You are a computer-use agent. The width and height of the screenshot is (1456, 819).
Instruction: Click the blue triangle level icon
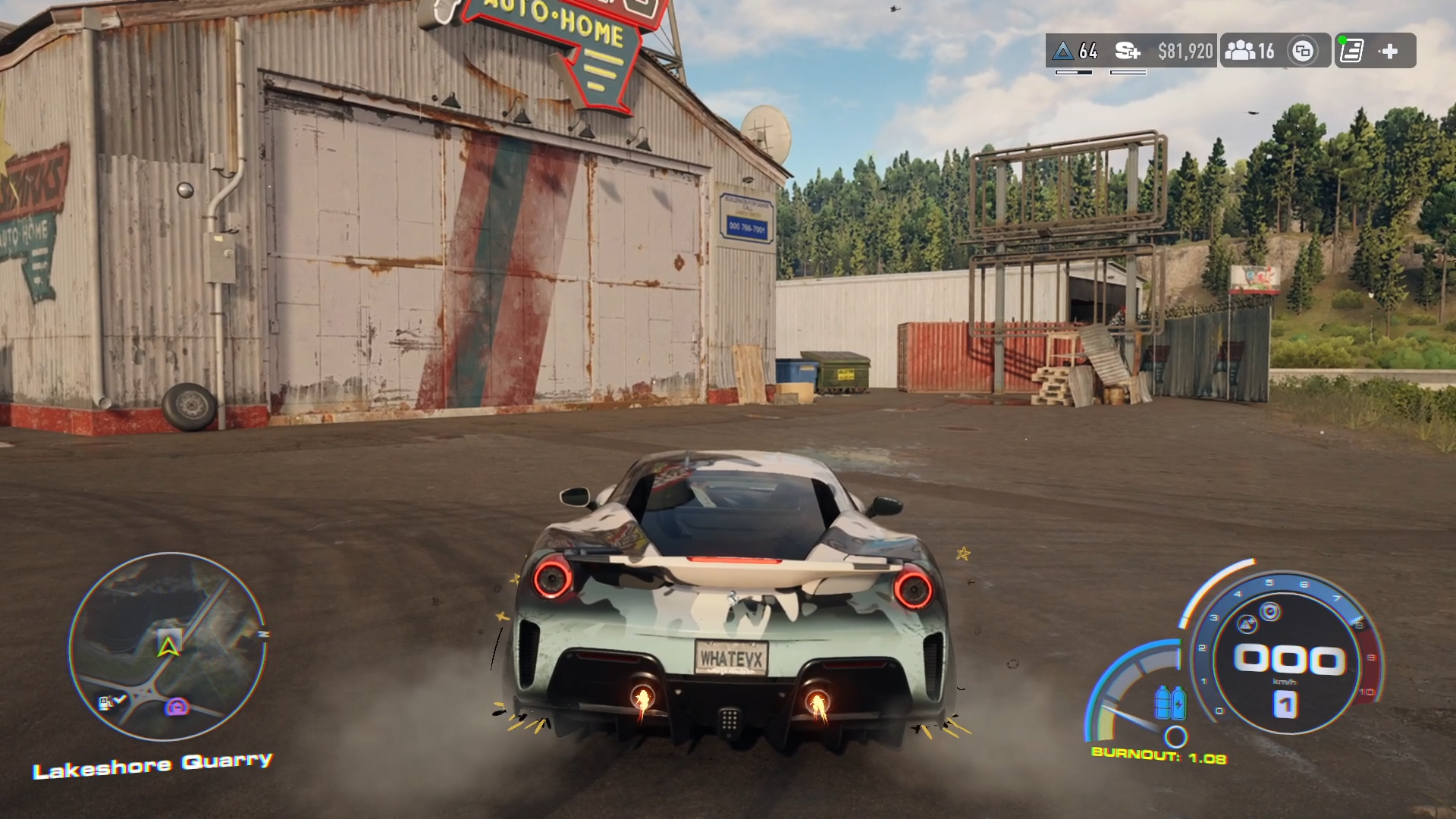[x=1064, y=51]
